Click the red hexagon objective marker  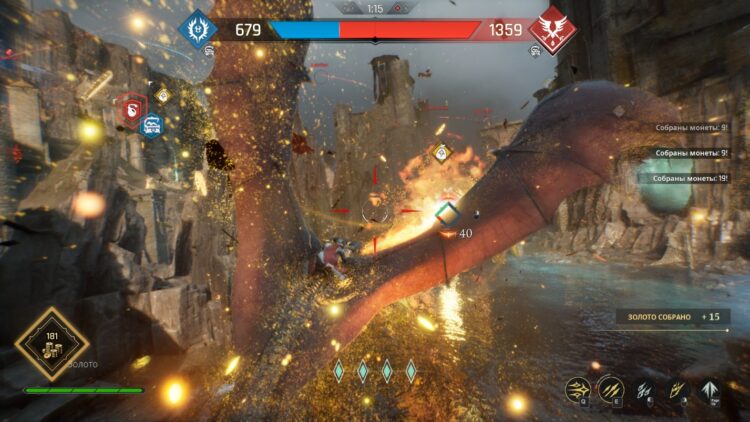coord(128,107)
